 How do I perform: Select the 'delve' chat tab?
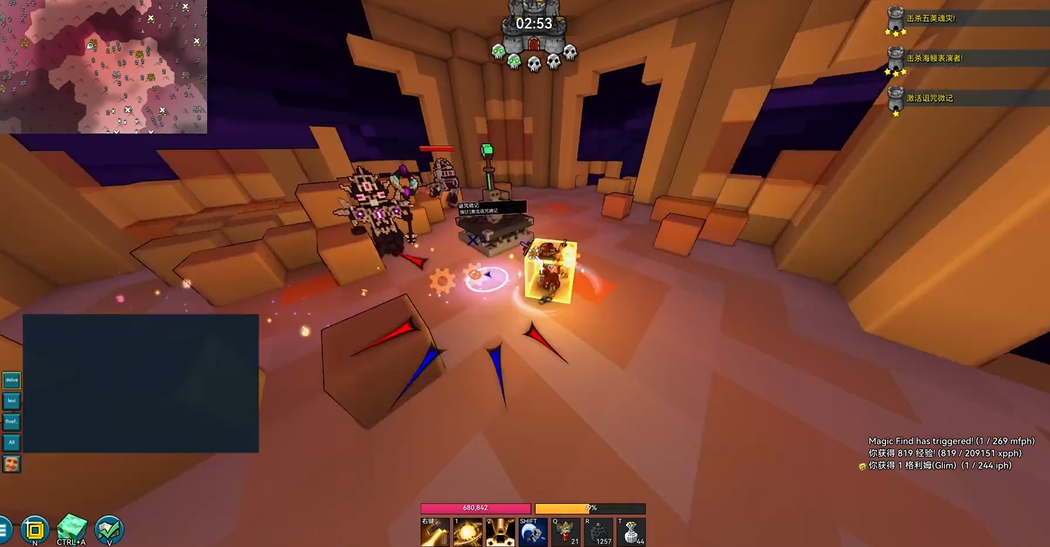(x=12, y=380)
